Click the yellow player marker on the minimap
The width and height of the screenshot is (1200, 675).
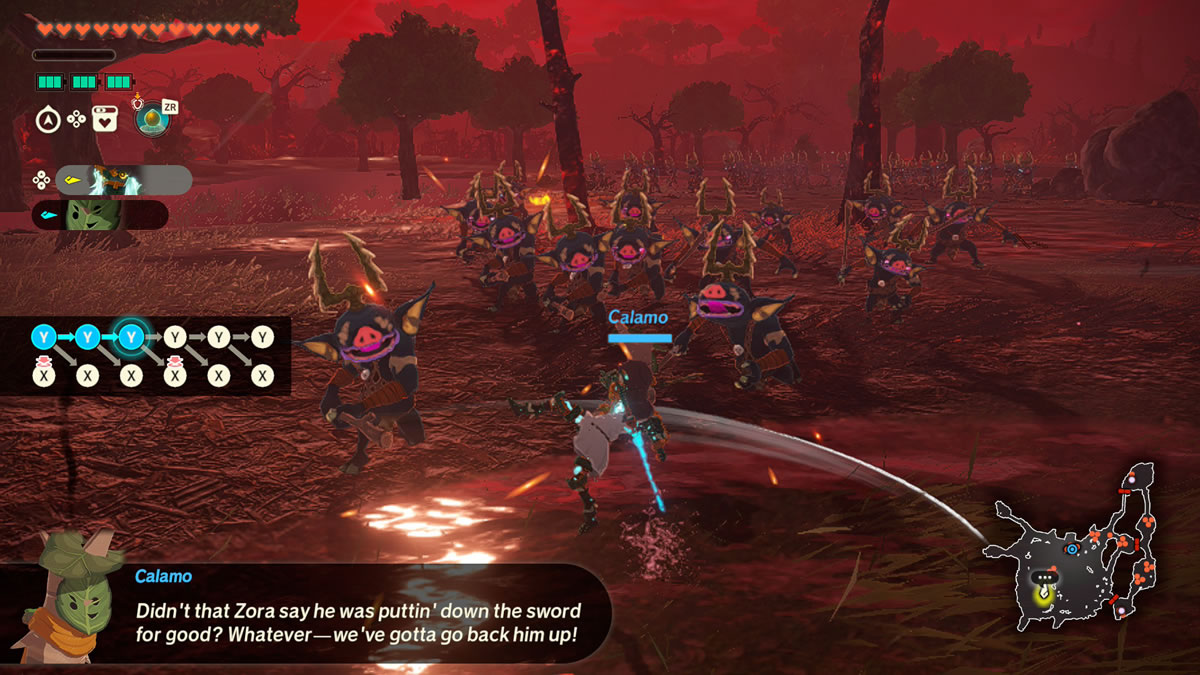(1044, 595)
